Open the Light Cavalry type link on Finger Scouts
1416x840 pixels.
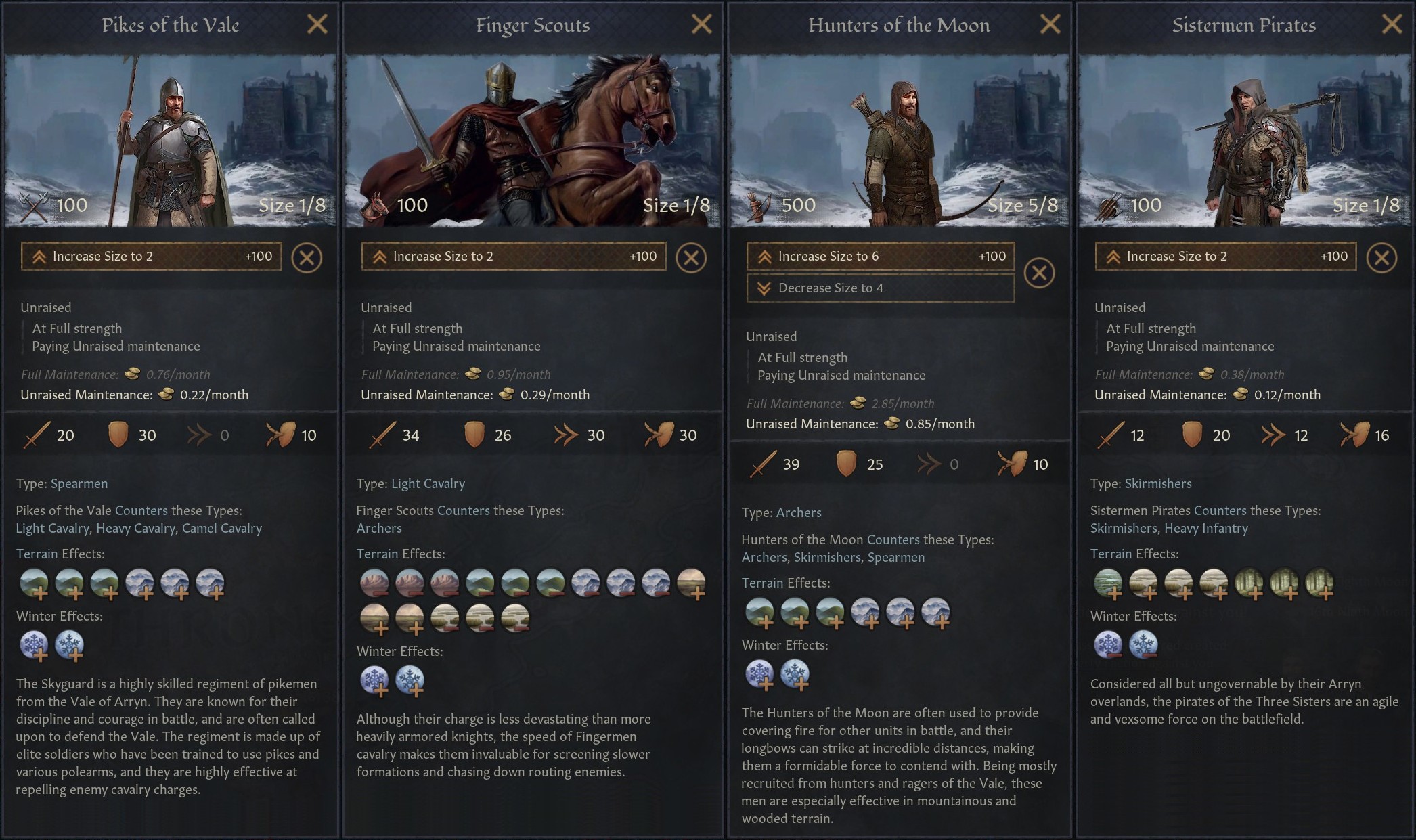point(428,483)
